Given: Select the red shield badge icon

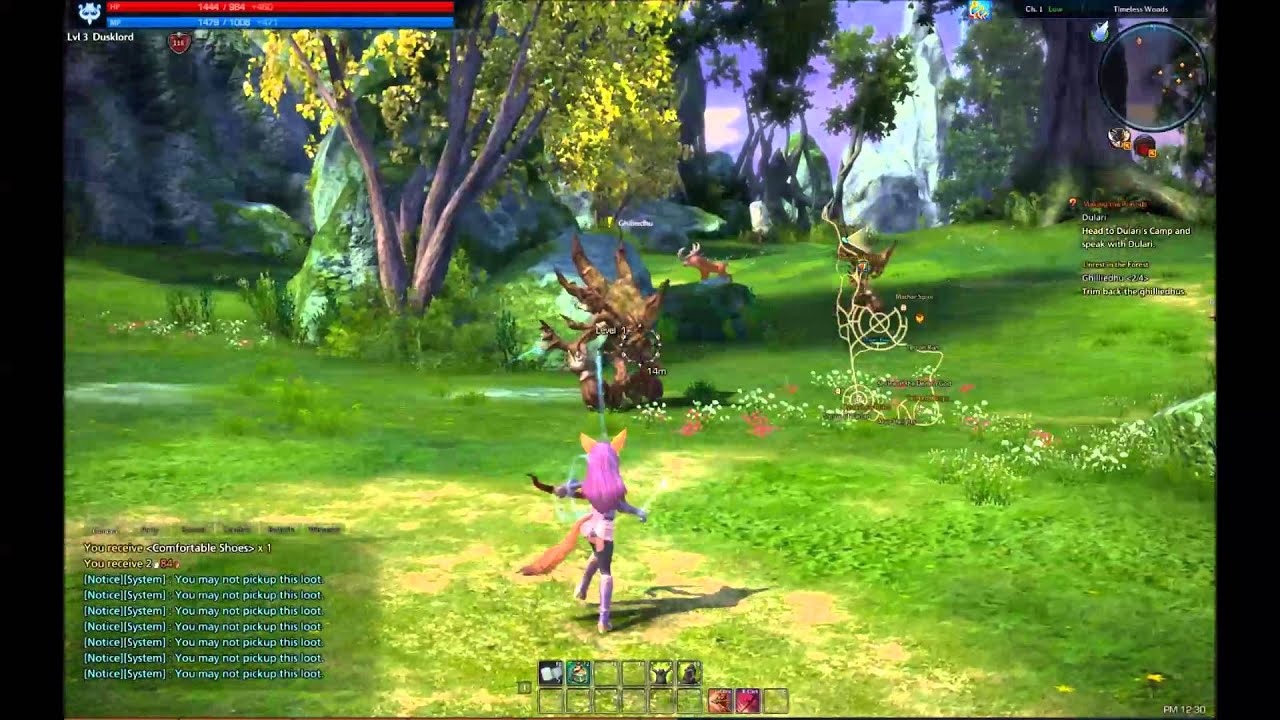Looking at the screenshot, I should [179, 42].
